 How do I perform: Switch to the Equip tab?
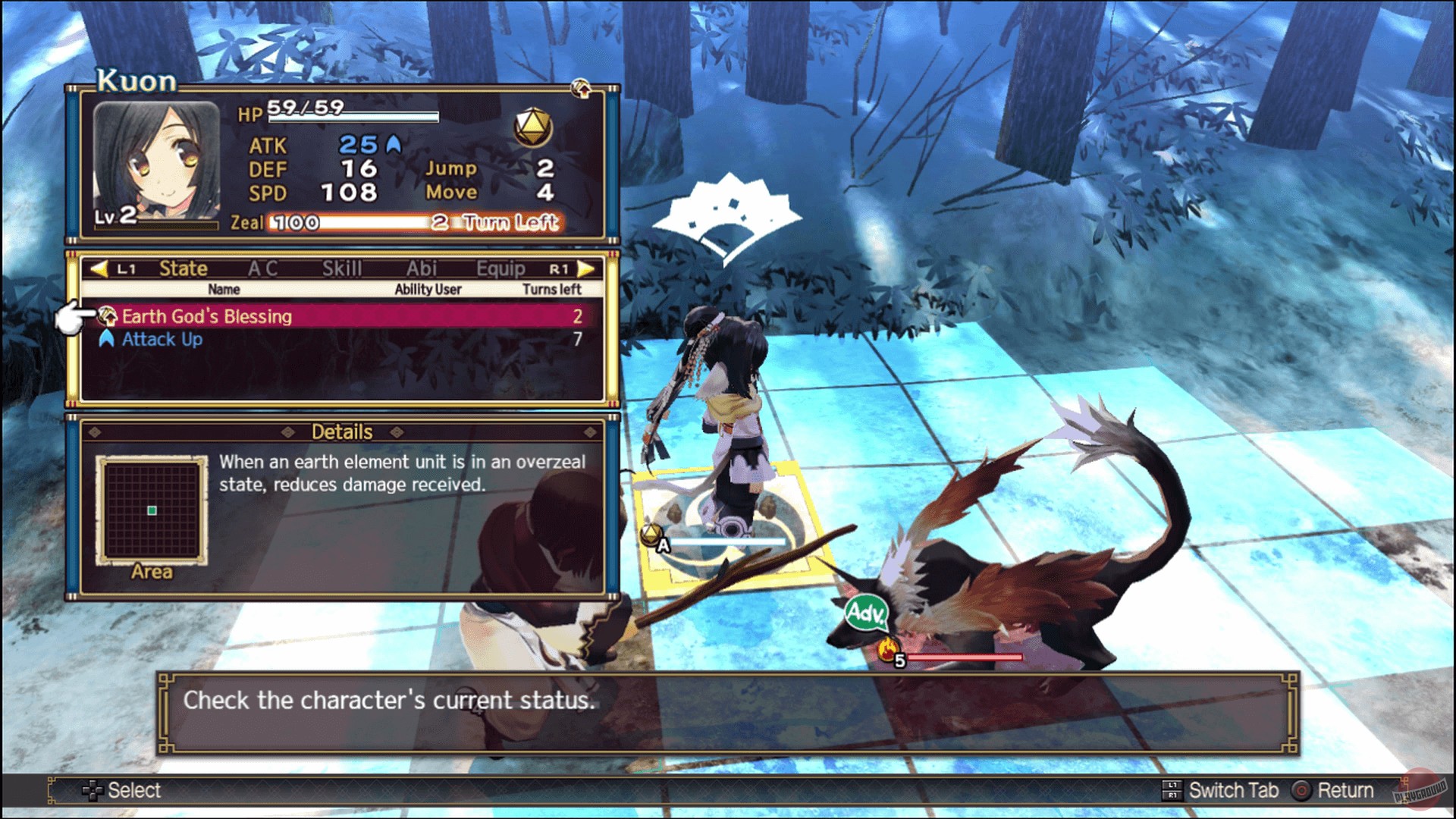502,268
